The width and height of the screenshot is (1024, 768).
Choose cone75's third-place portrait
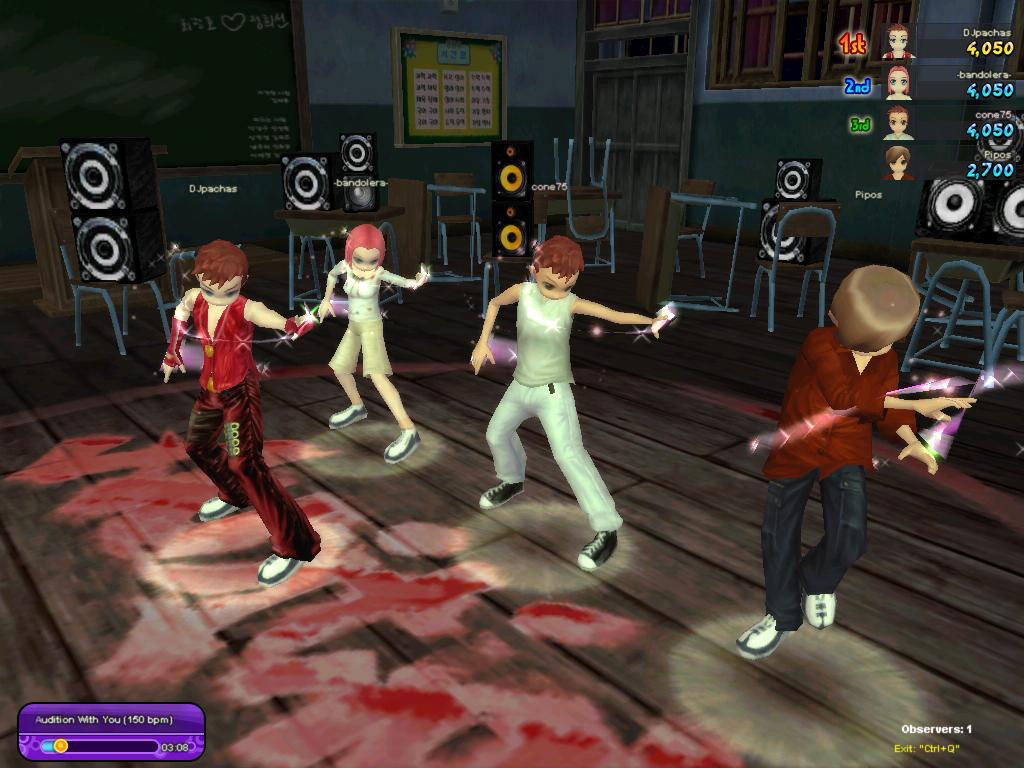[x=898, y=124]
